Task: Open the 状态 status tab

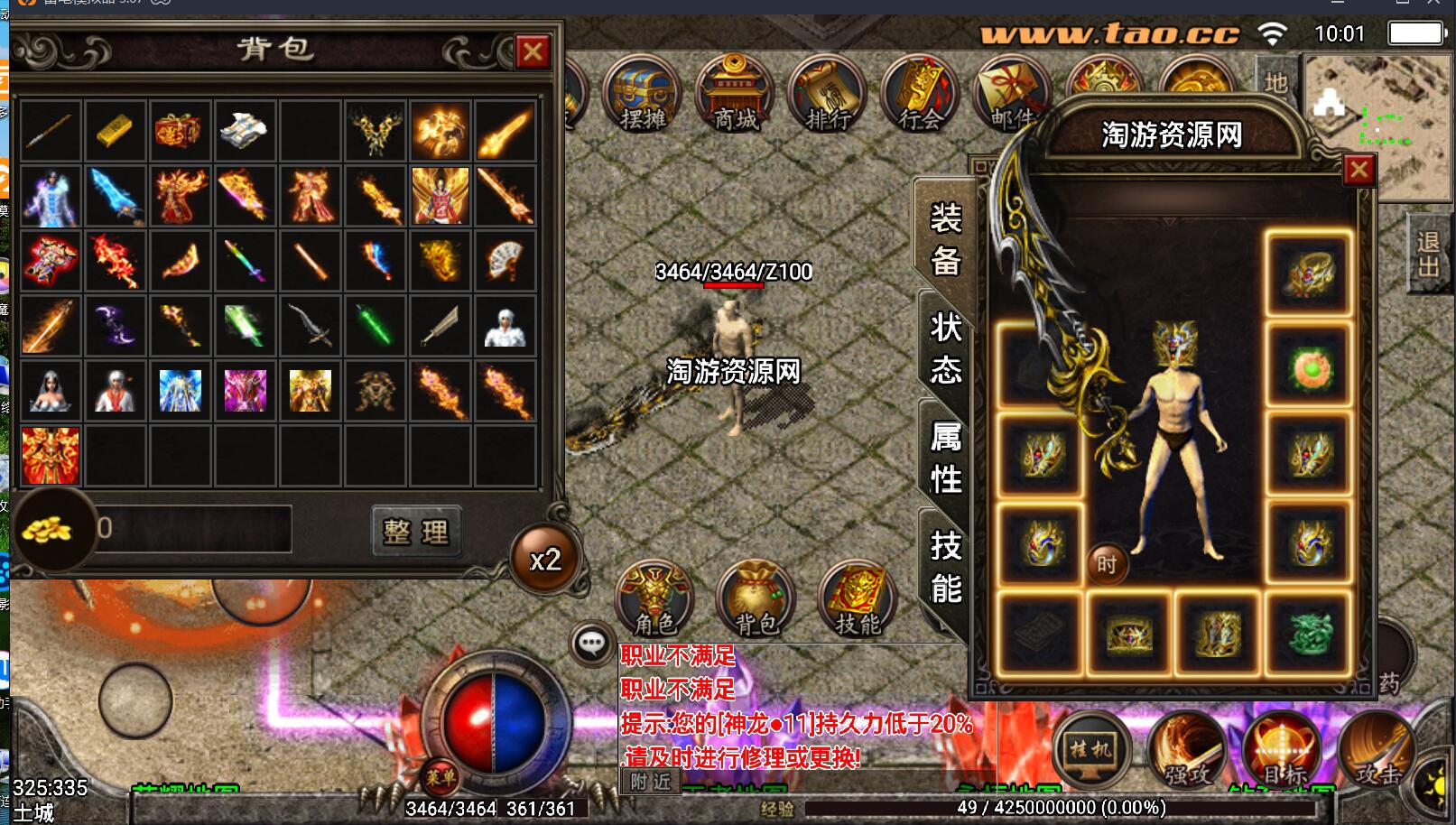Action: pos(945,349)
